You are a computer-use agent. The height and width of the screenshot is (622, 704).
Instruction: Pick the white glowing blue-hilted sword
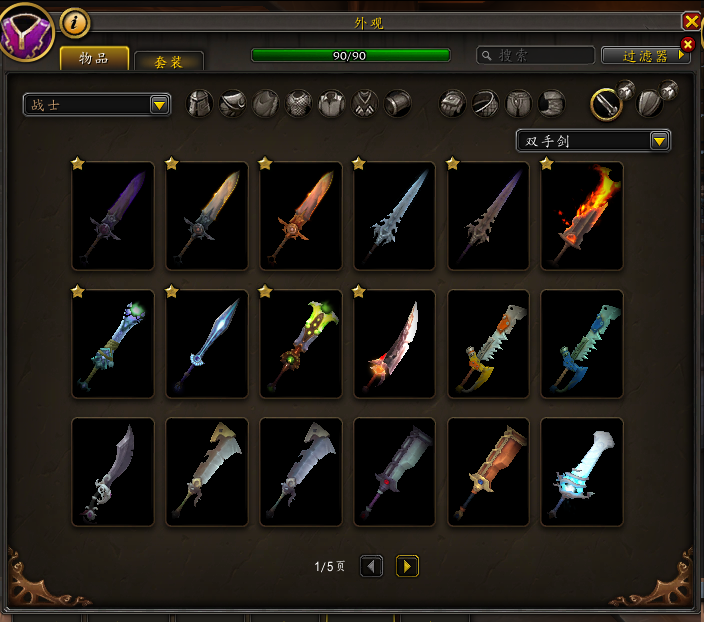click(582, 472)
